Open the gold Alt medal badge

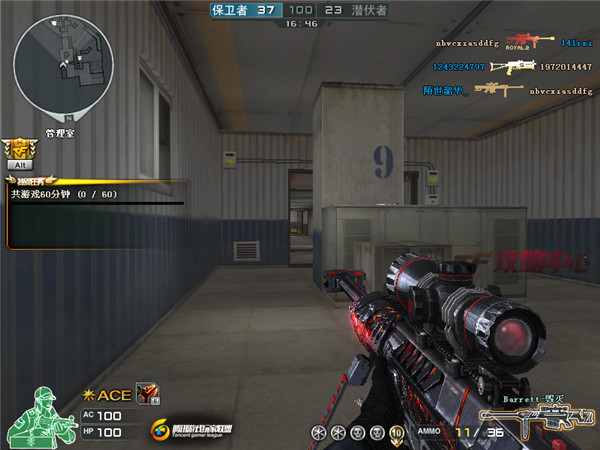coord(19,154)
